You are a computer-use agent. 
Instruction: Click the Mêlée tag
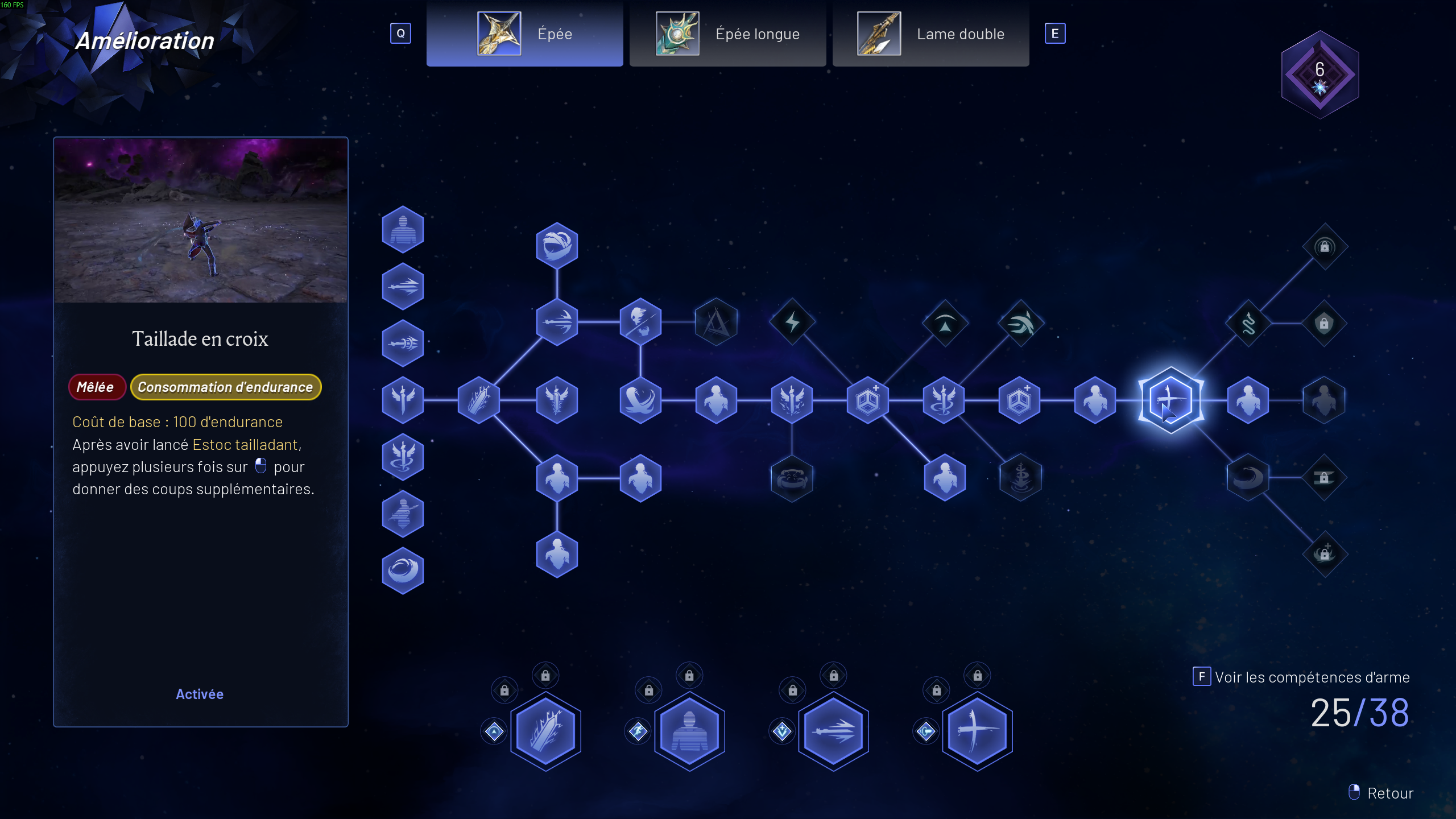coord(97,387)
